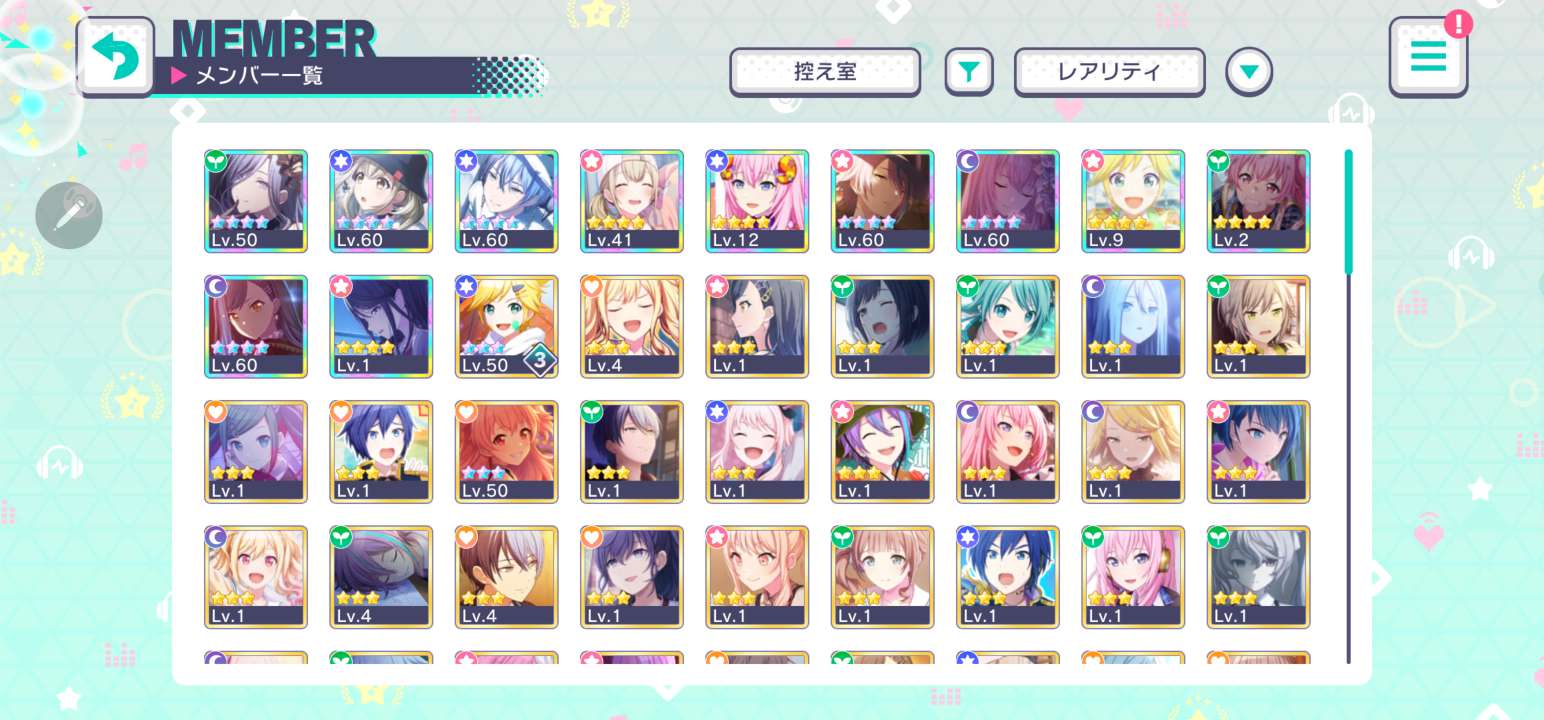1544x720 pixels.
Task: Select the Lv.2 card in the top-right corner
Action: 1258,201
